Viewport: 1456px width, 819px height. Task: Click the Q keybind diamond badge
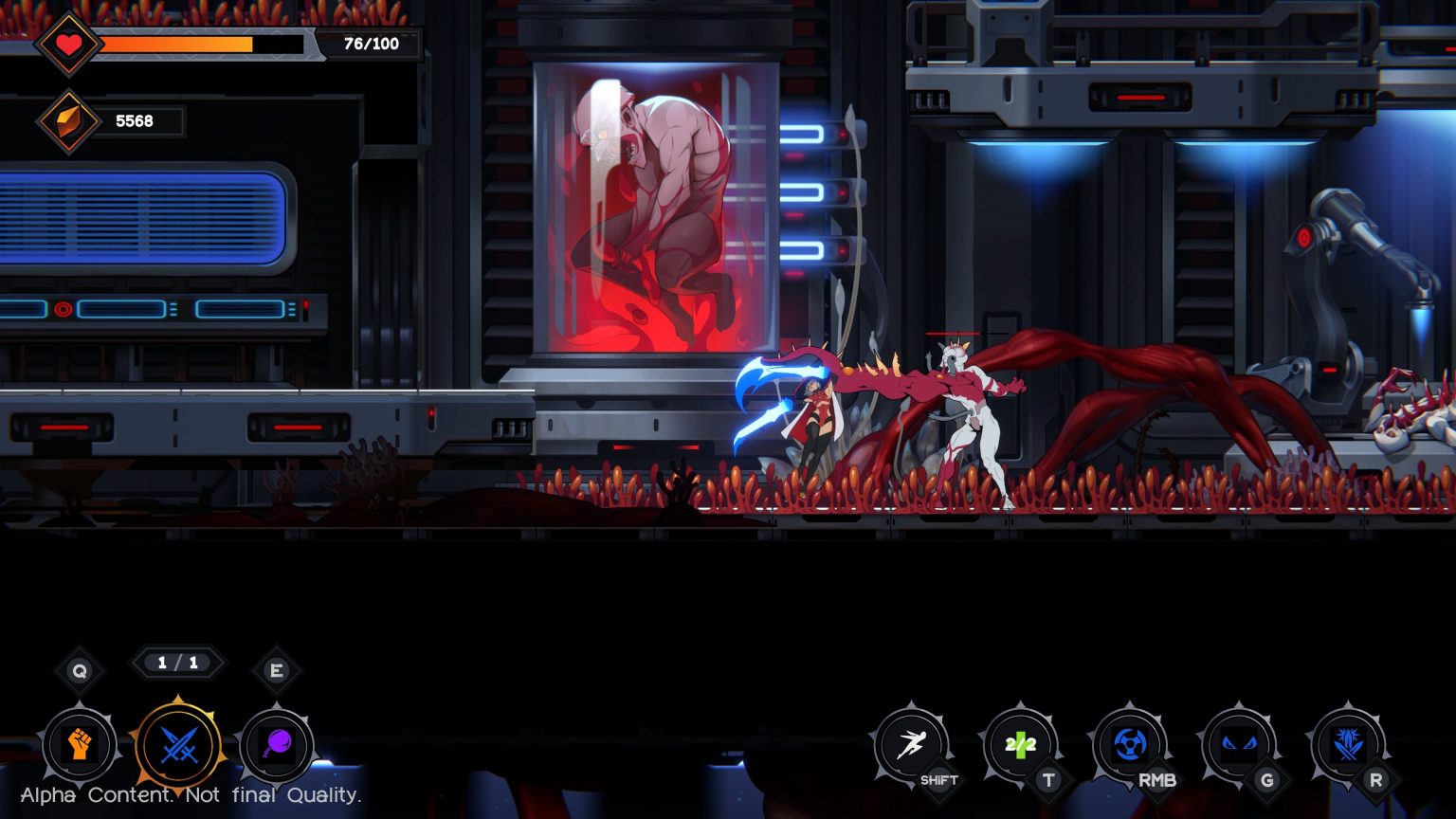(80, 669)
